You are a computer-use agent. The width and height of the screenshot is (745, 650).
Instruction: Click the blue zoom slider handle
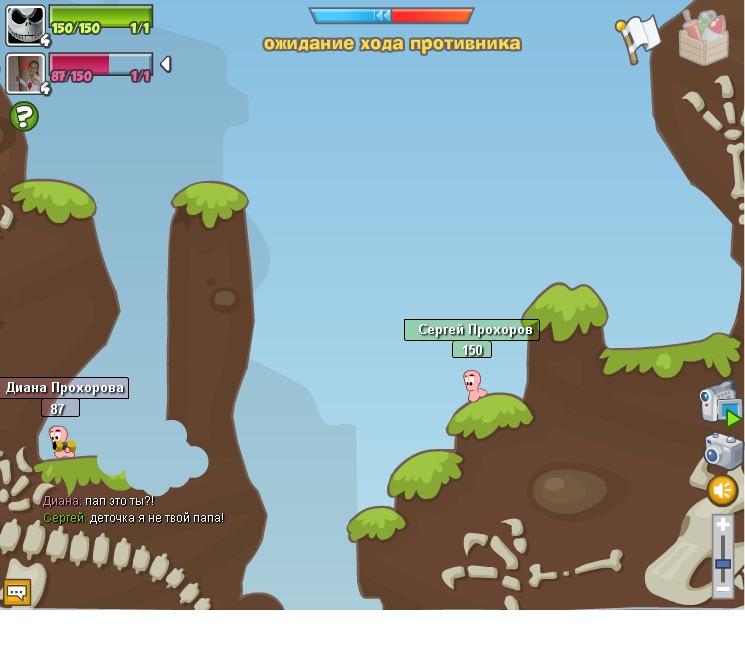tap(723, 564)
